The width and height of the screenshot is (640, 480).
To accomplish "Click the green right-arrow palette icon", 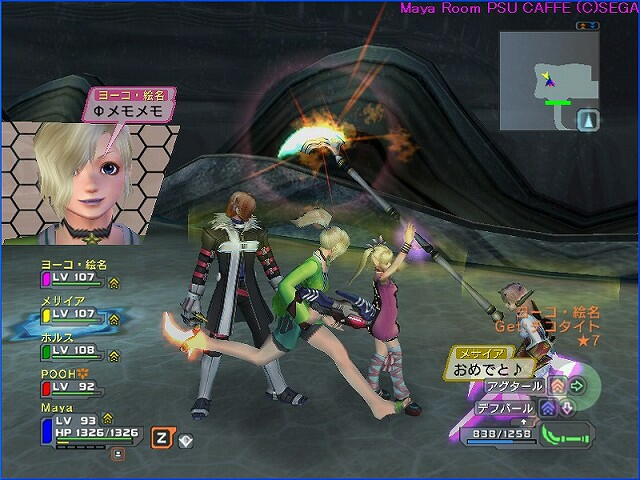I will 576,385.
